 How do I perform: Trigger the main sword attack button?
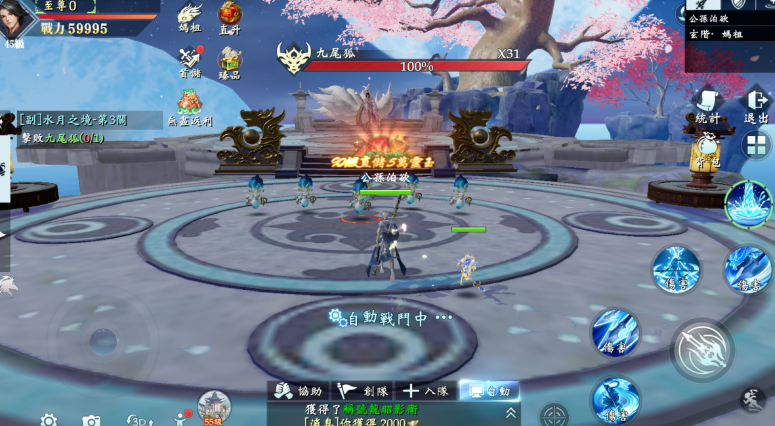point(702,350)
